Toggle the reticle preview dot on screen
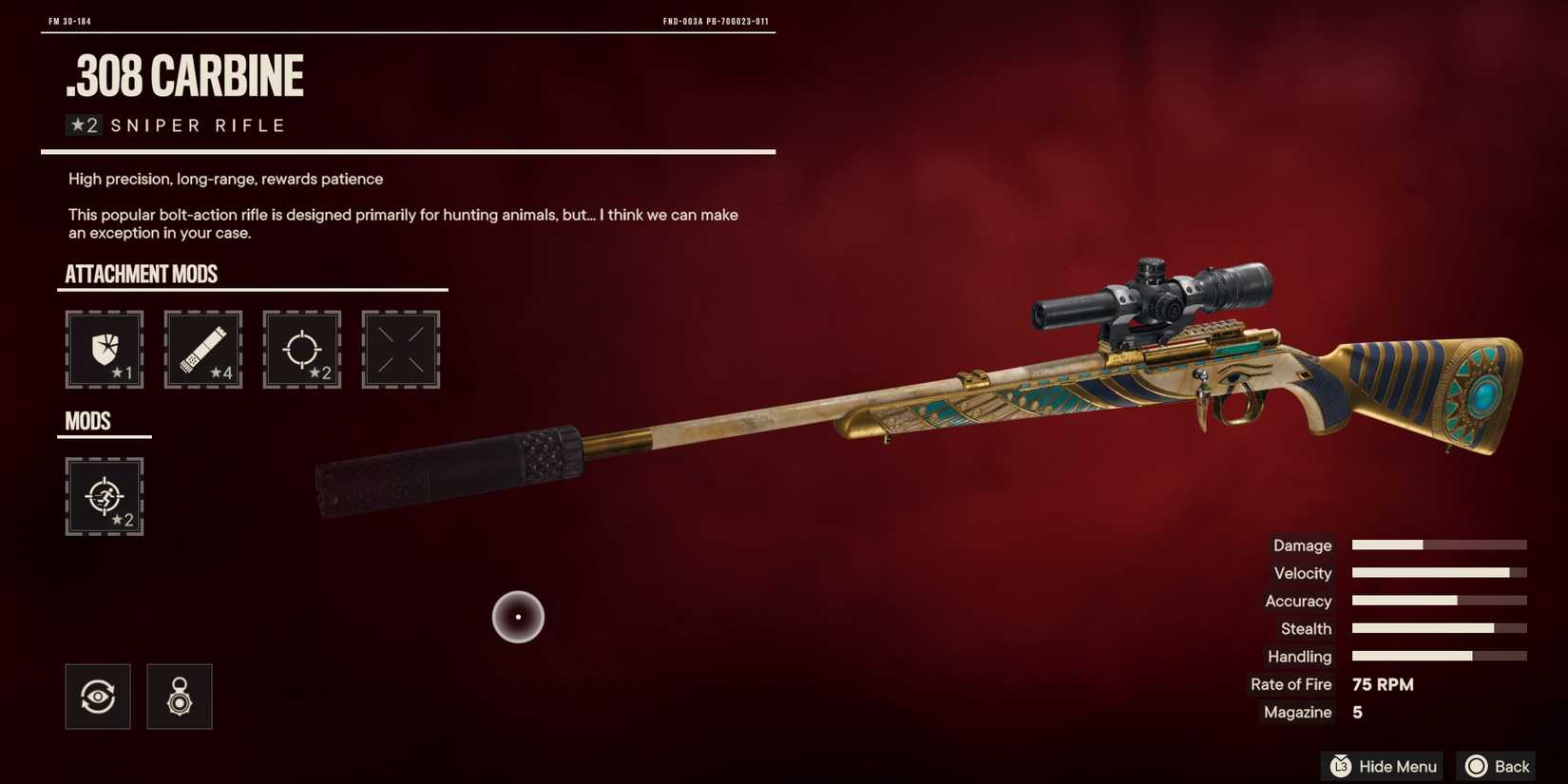 click(x=518, y=616)
